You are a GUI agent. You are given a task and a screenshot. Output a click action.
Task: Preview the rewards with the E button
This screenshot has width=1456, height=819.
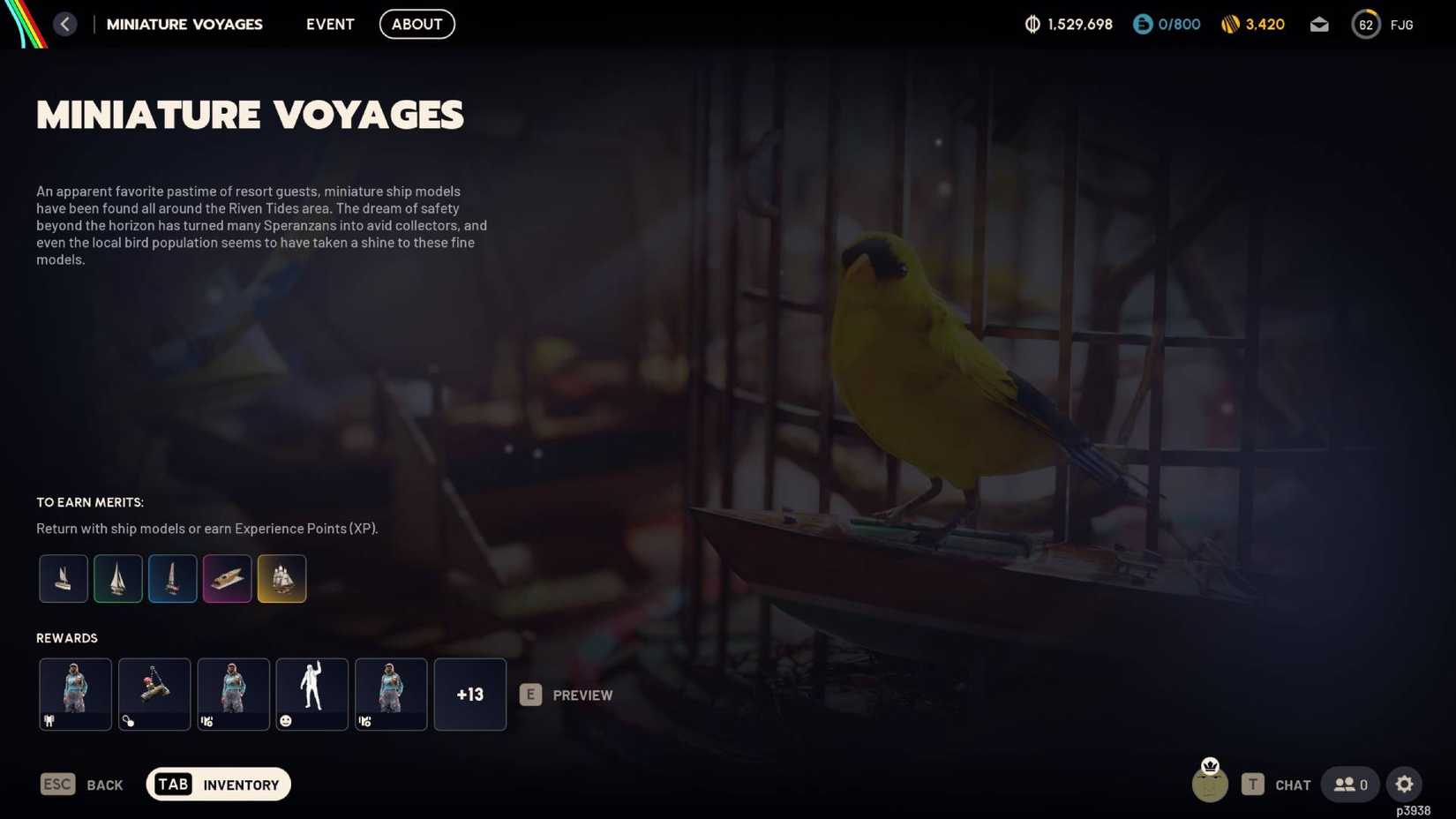530,695
